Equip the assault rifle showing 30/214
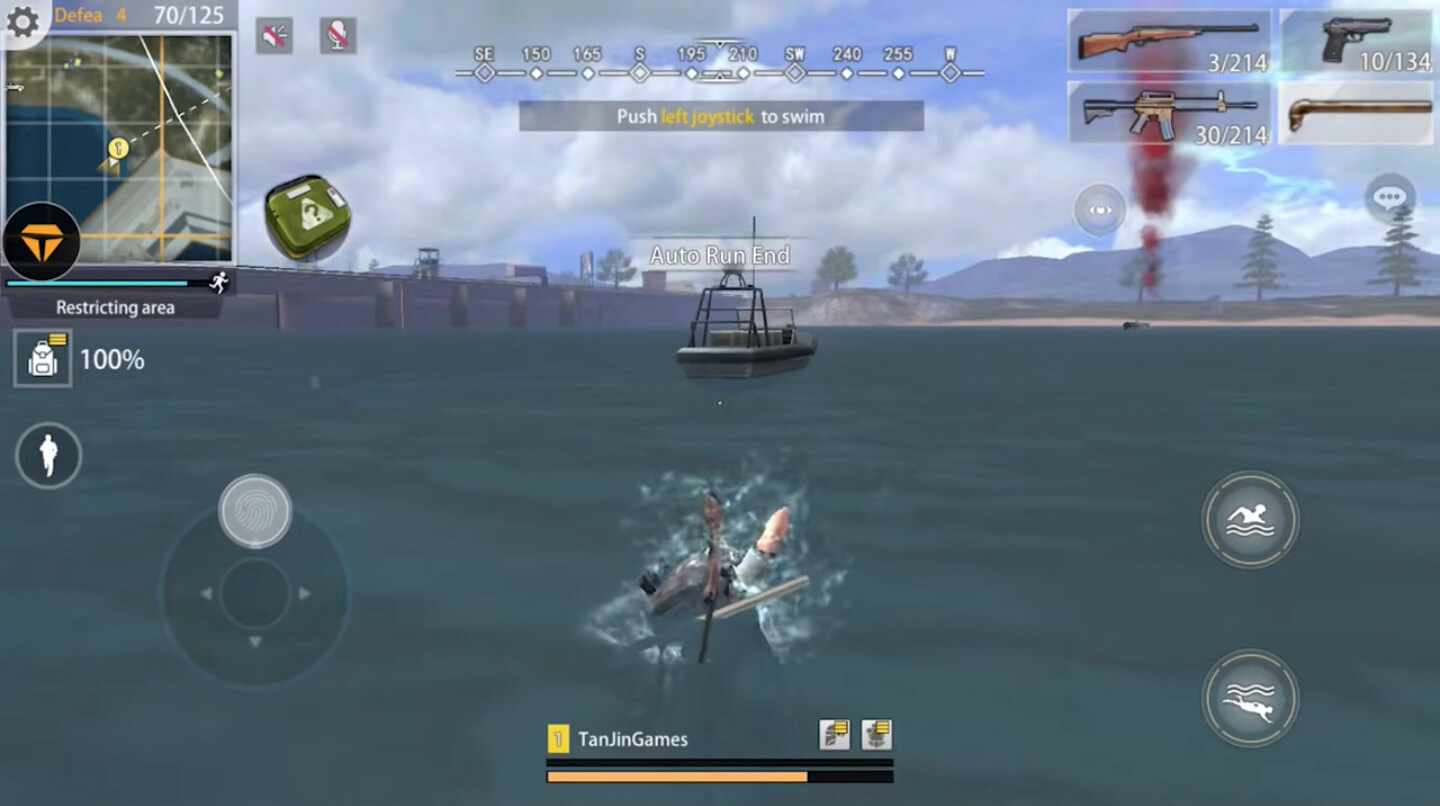This screenshot has height=806, width=1440. click(x=1168, y=110)
